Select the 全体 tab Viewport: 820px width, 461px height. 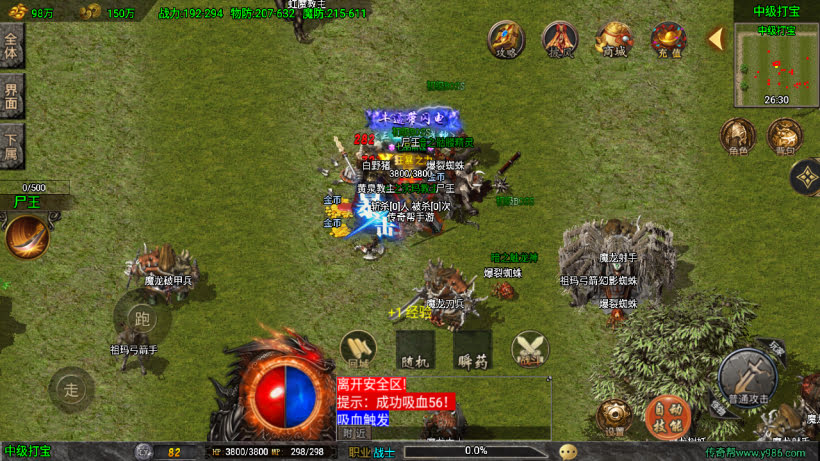coord(12,45)
